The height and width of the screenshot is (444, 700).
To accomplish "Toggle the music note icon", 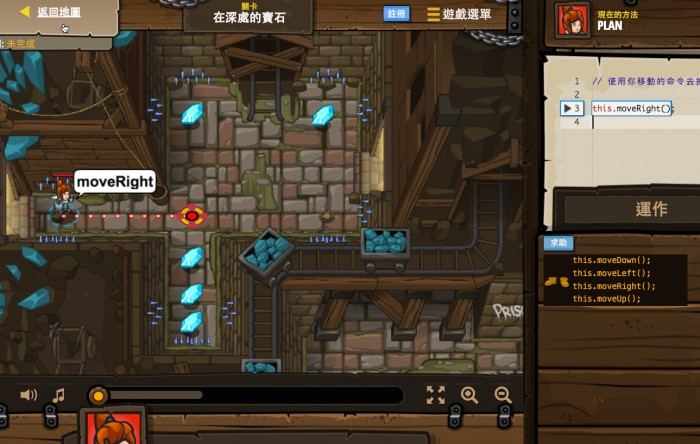I will click(58, 395).
